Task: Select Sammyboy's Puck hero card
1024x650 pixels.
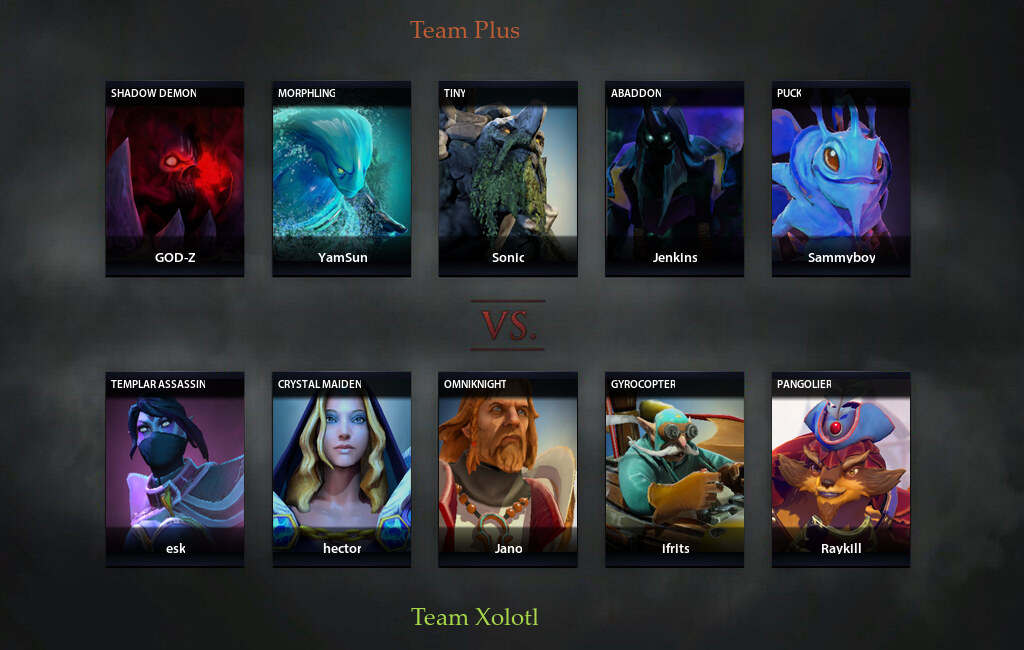Action: [841, 178]
